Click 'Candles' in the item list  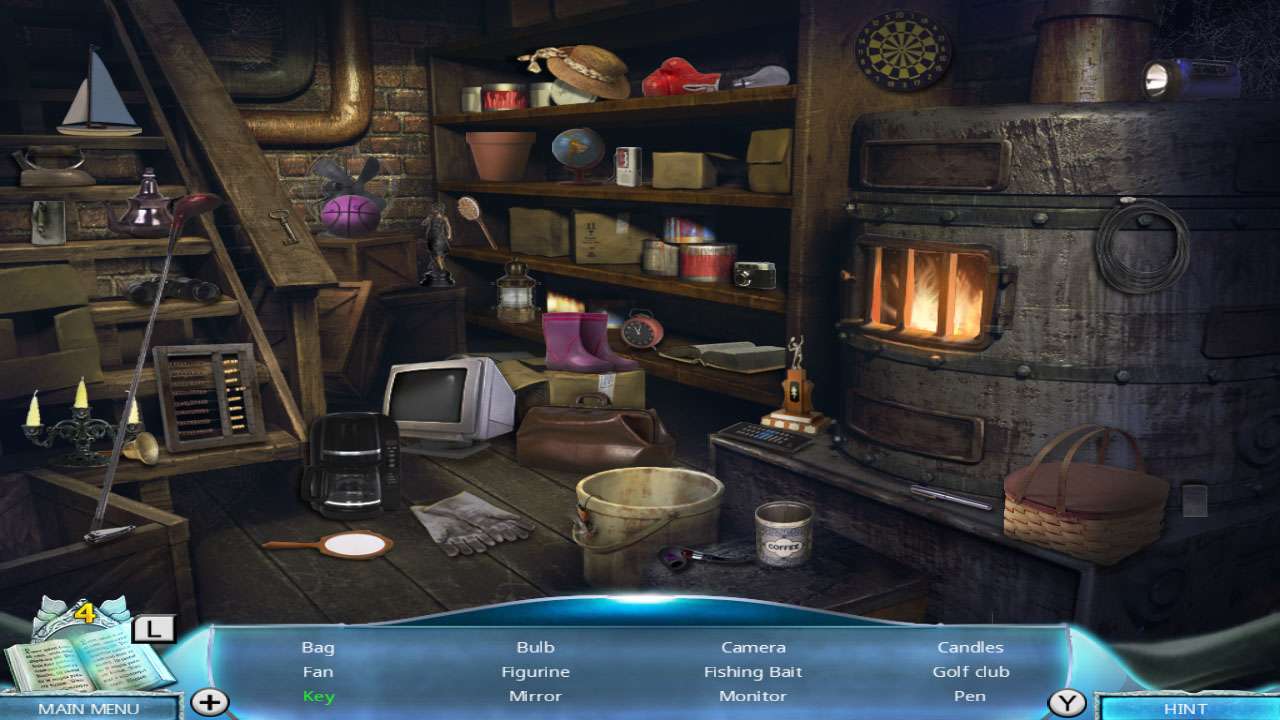click(969, 647)
